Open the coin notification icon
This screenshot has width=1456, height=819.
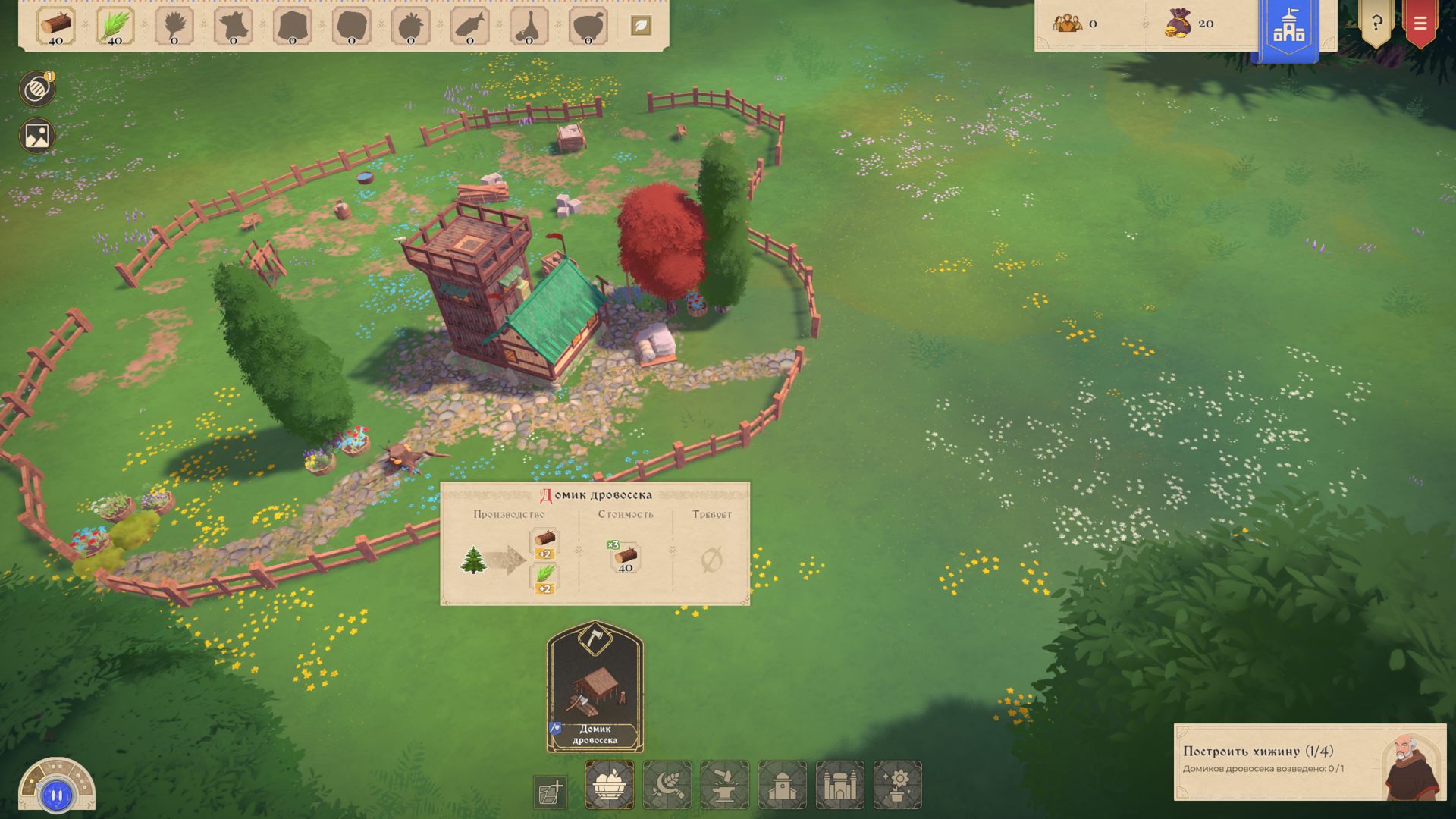click(x=36, y=89)
